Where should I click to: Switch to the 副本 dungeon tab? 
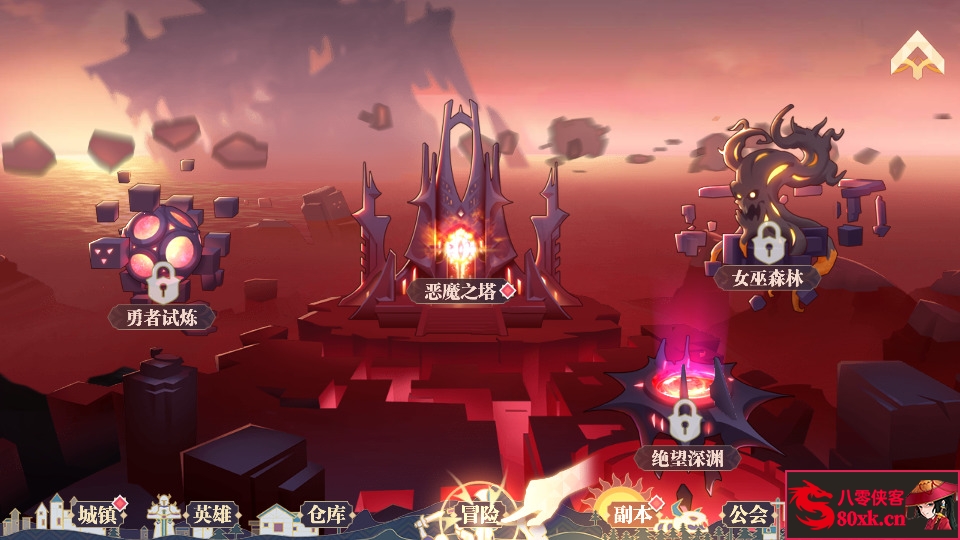pyautogui.click(x=632, y=515)
